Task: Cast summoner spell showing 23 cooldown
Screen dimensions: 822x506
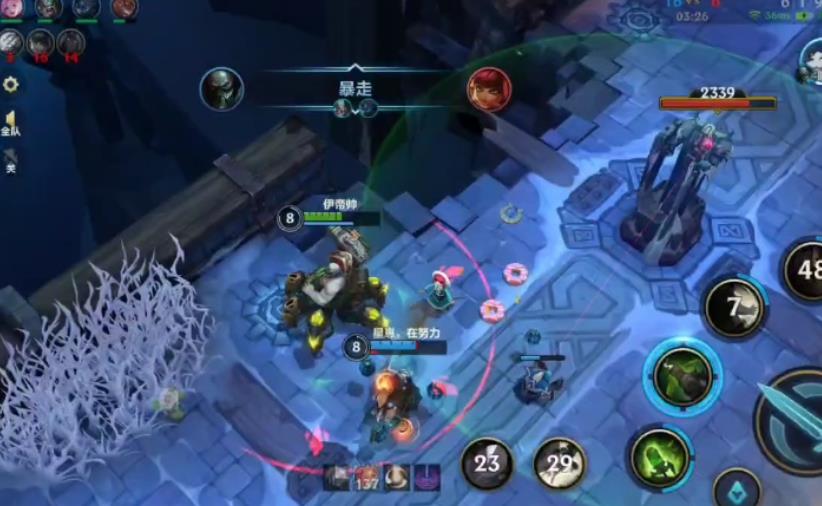Action: point(487,463)
